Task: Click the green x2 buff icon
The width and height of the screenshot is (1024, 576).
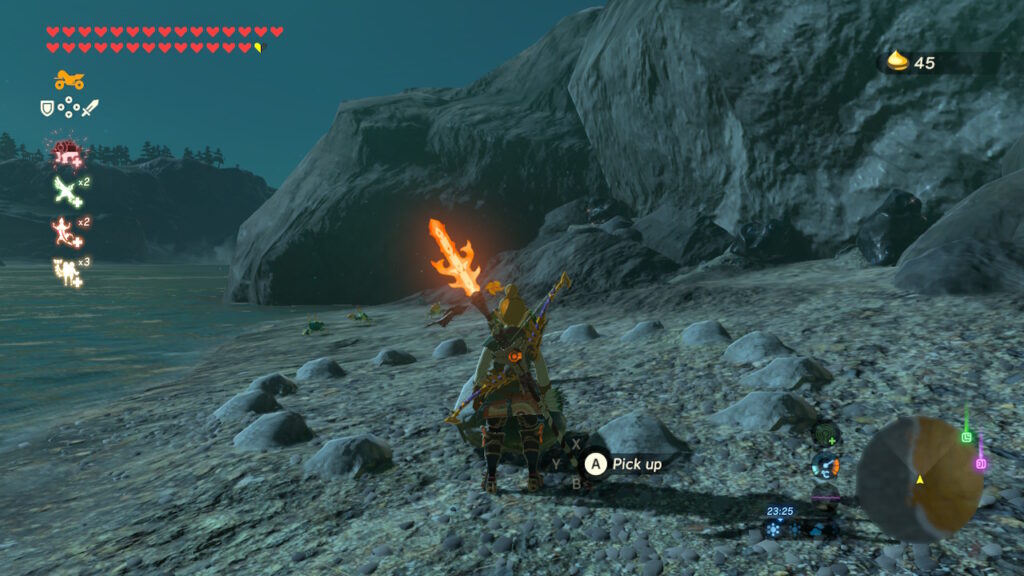Action: click(x=66, y=189)
